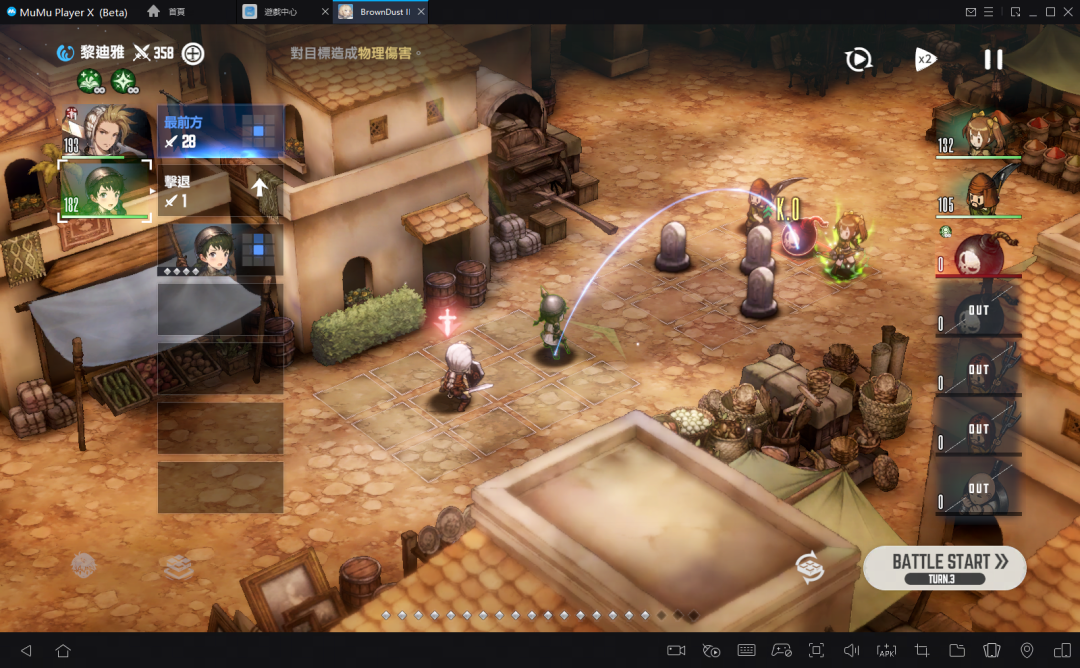1080x668 pixels.
Task: Switch to the 遊戲中心 emulator tab
Action: (x=280, y=12)
